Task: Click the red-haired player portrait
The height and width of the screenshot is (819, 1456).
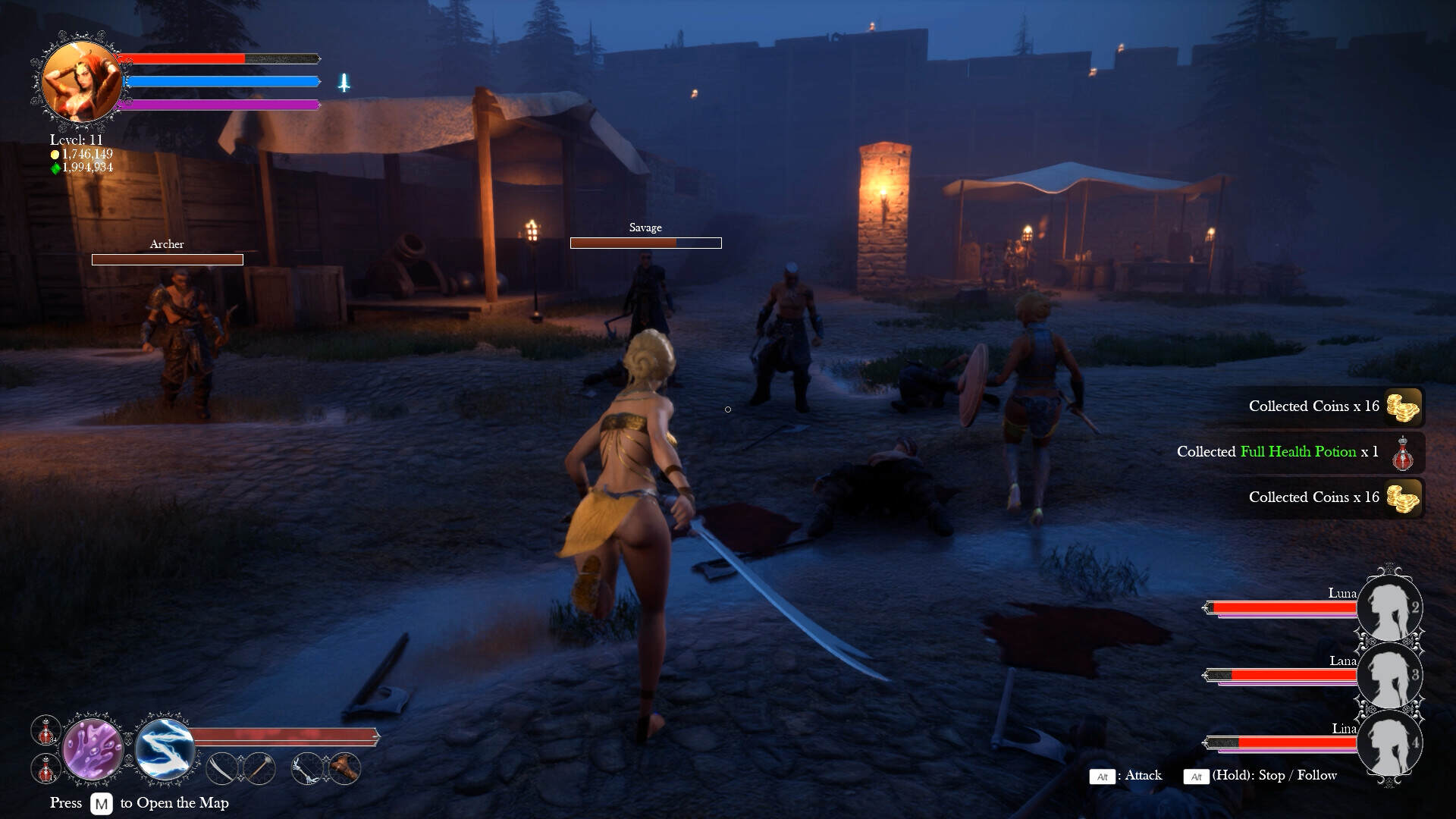Action: (x=80, y=82)
